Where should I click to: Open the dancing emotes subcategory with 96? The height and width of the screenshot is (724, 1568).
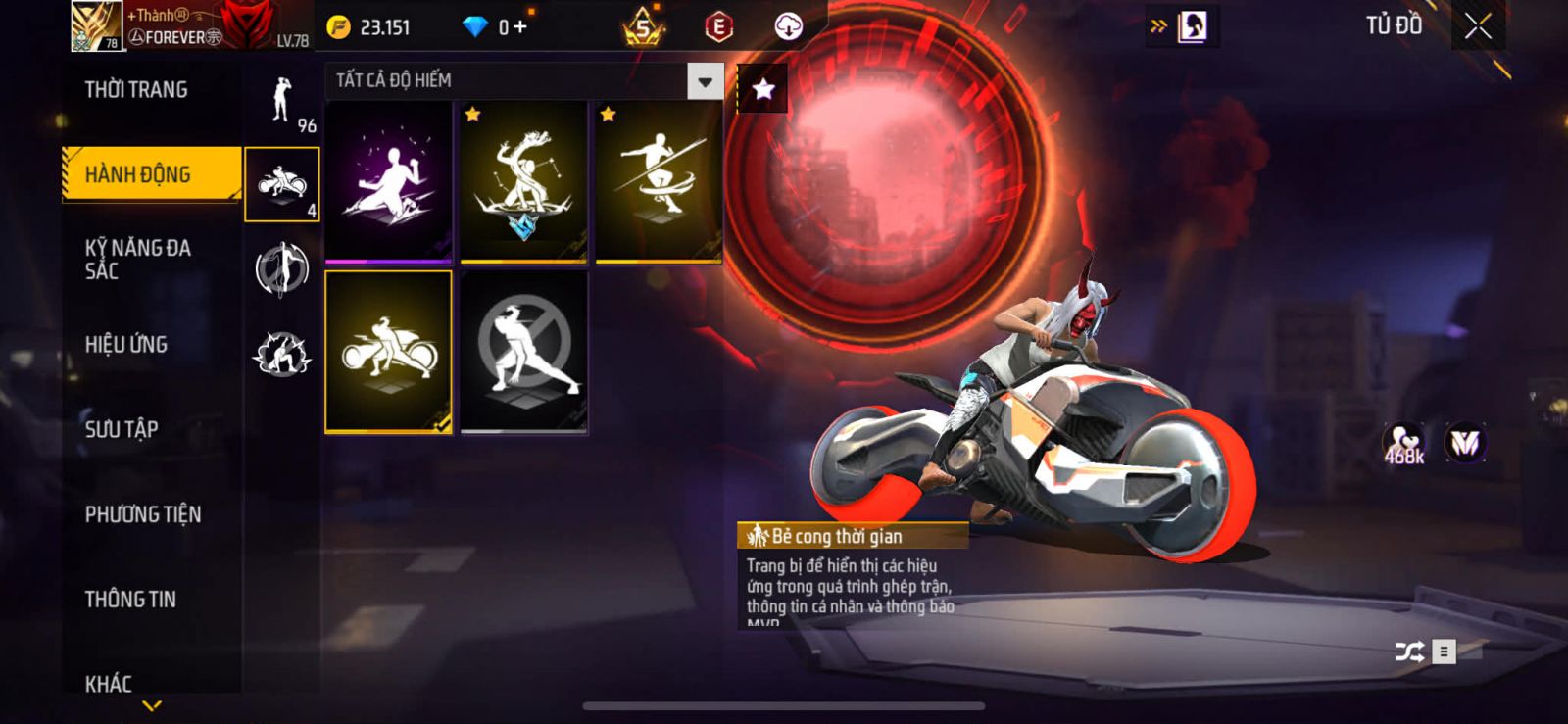283,101
